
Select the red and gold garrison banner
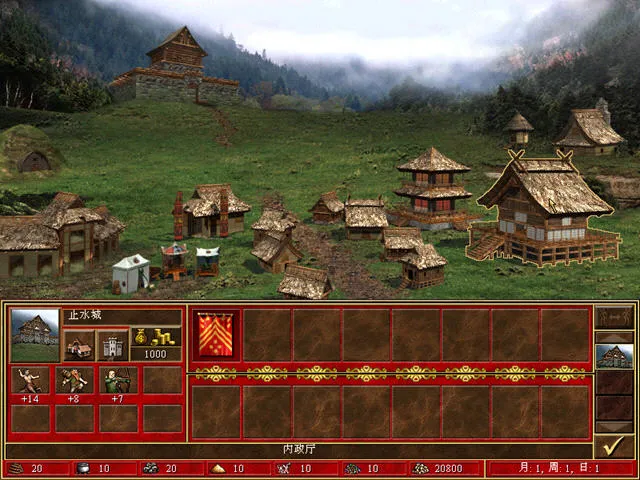point(216,335)
